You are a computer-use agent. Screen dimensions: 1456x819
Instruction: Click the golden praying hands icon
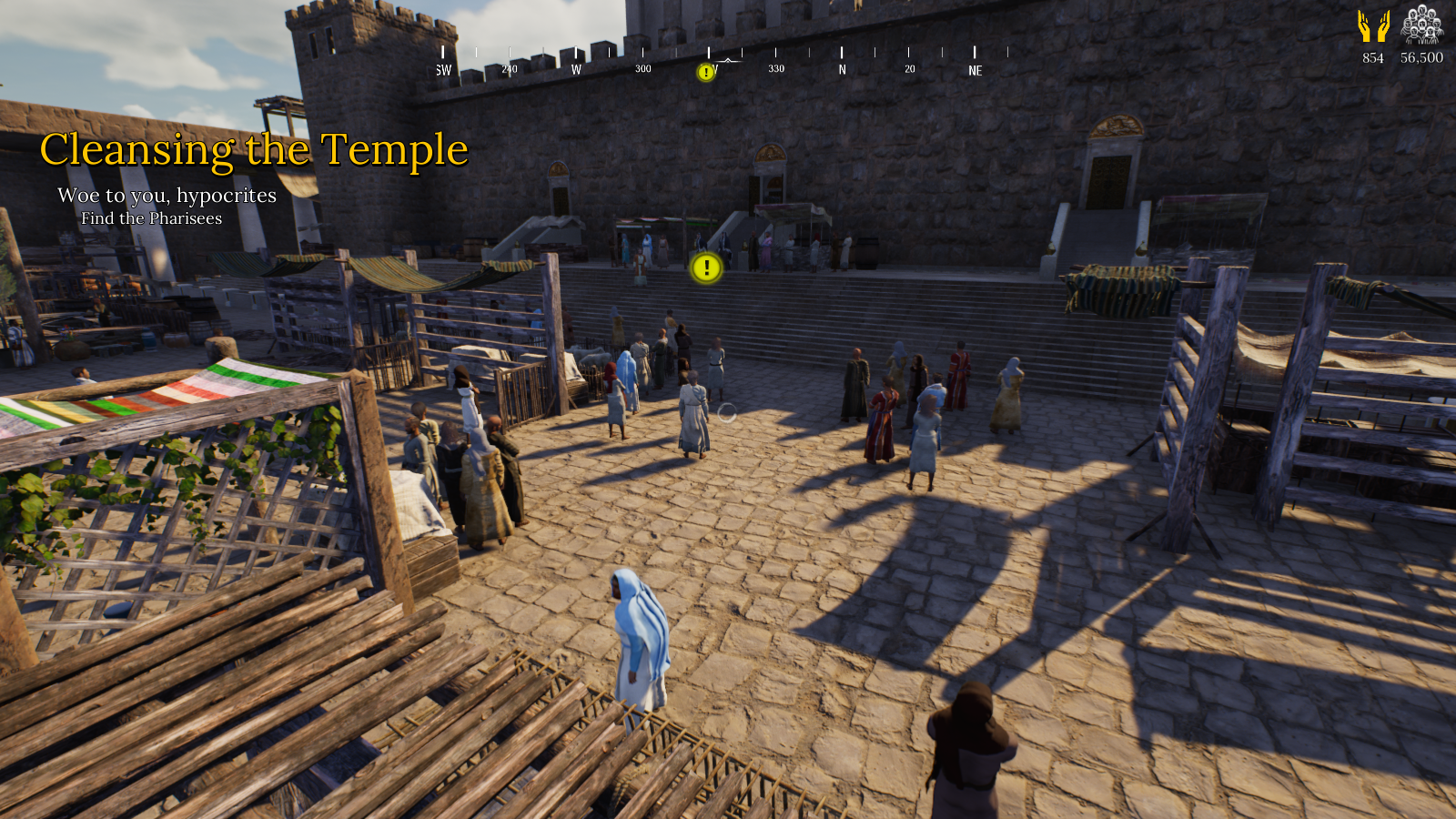1373,26
